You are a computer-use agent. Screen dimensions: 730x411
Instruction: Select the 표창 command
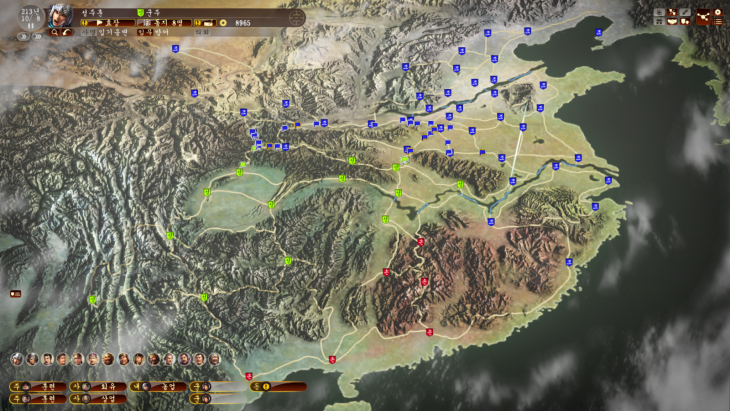pos(113,22)
